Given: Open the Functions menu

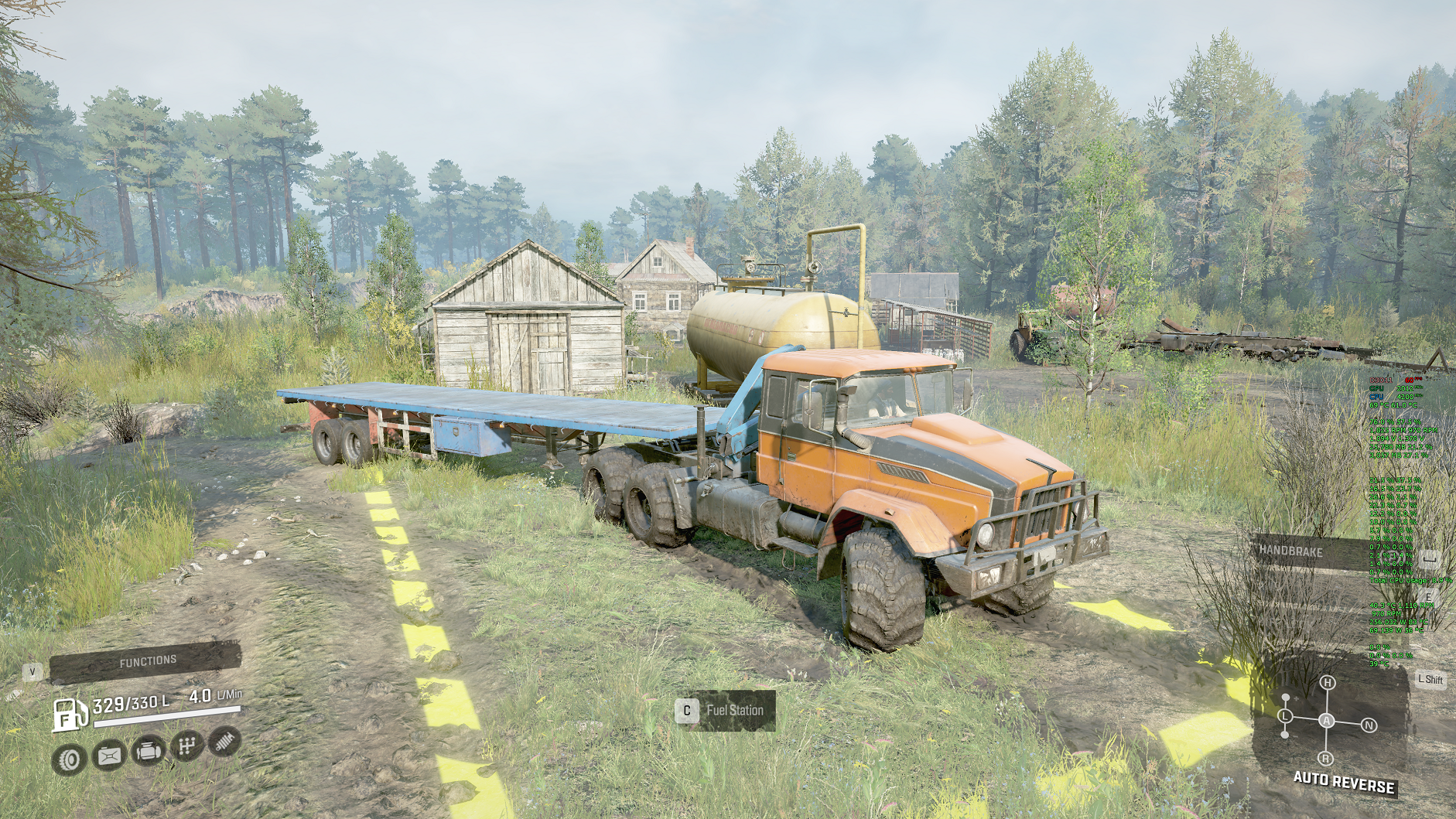Looking at the screenshot, I should [x=147, y=661].
